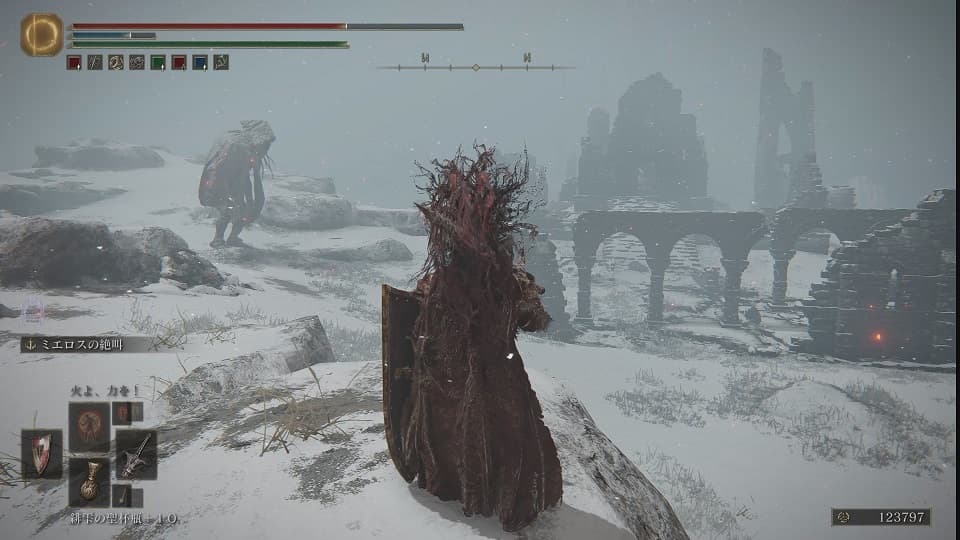Click the compass bar

[476, 67]
